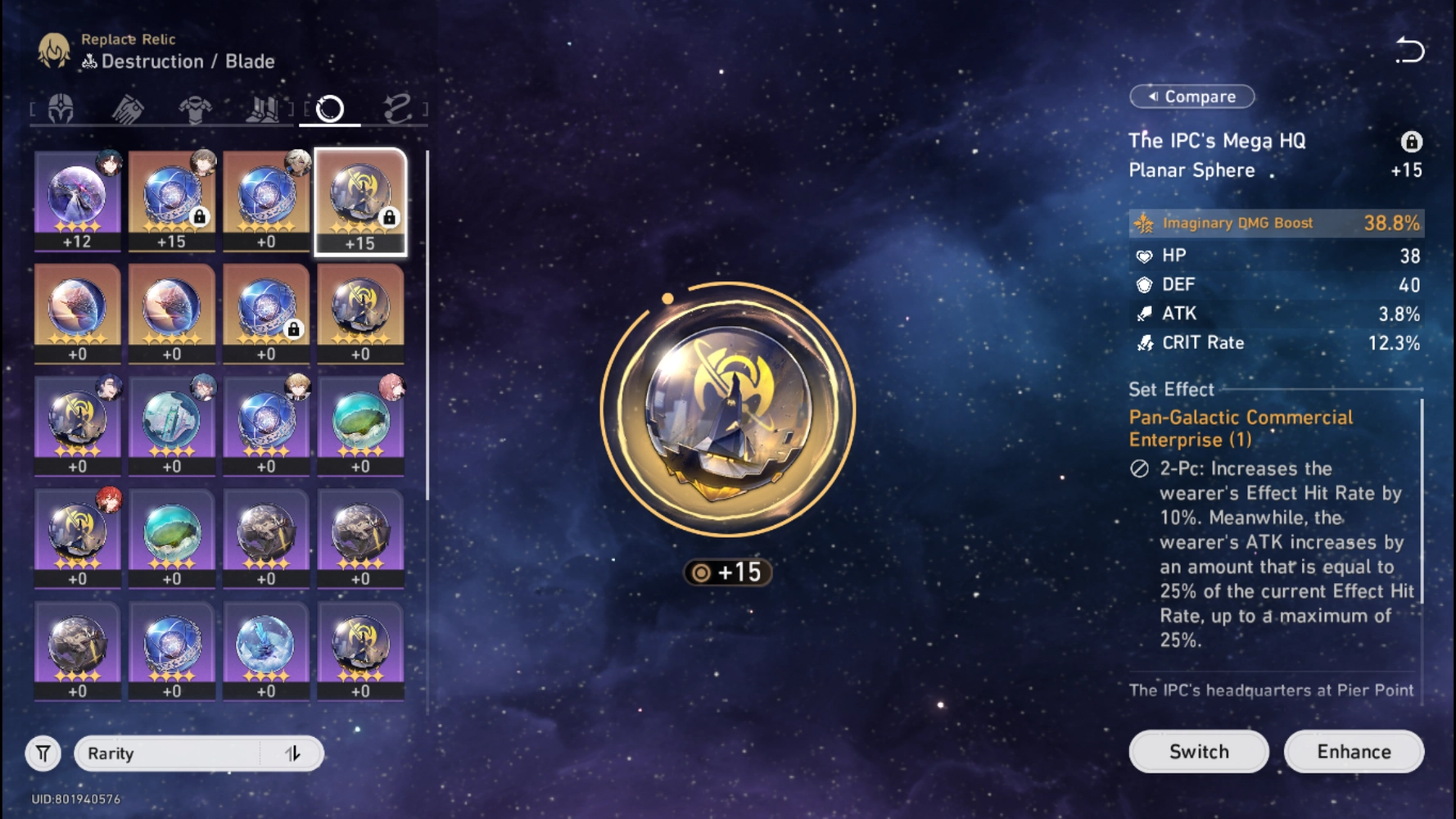Open the Compare panel
The height and width of the screenshot is (819, 1456).
(1191, 96)
